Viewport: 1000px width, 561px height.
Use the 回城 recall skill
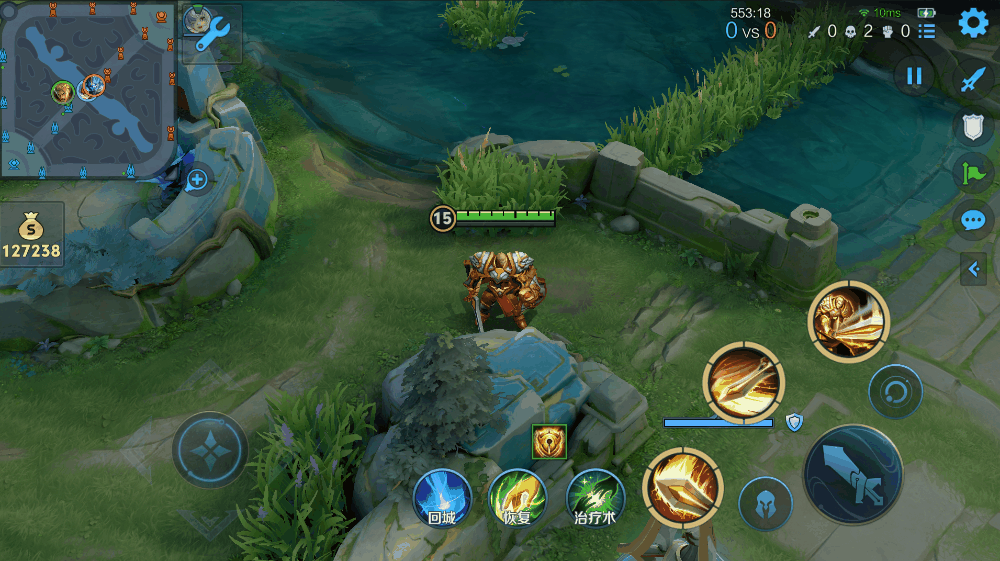click(442, 498)
